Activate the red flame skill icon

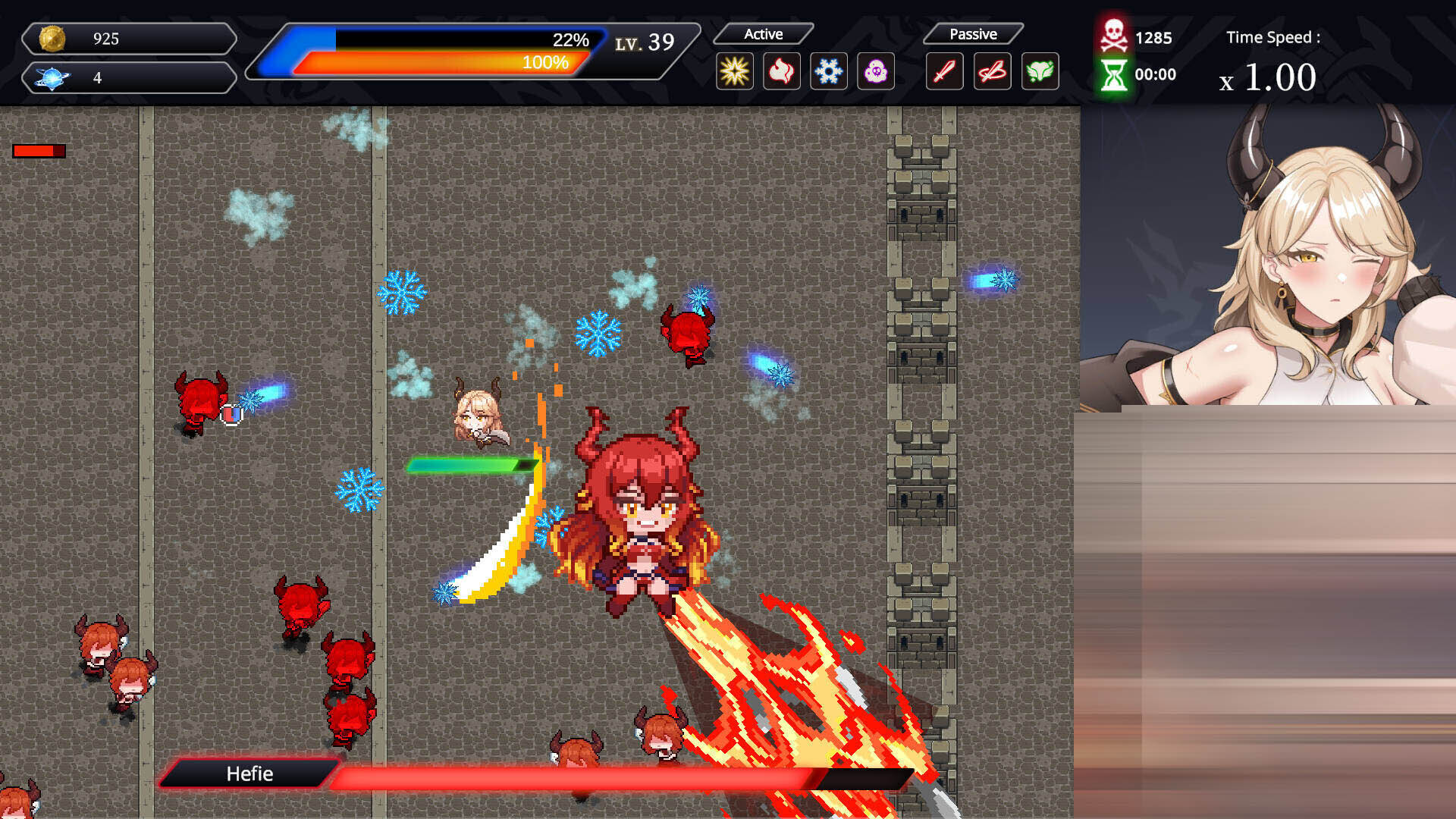pyautogui.click(x=781, y=72)
